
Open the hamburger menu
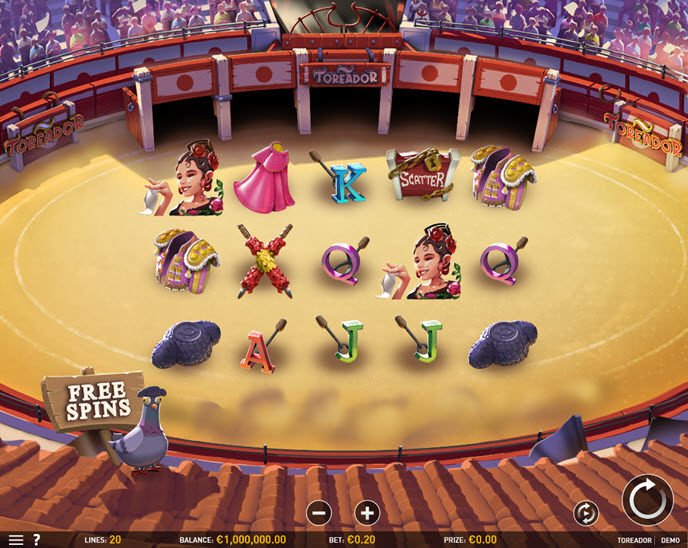click(x=15, y=540)
